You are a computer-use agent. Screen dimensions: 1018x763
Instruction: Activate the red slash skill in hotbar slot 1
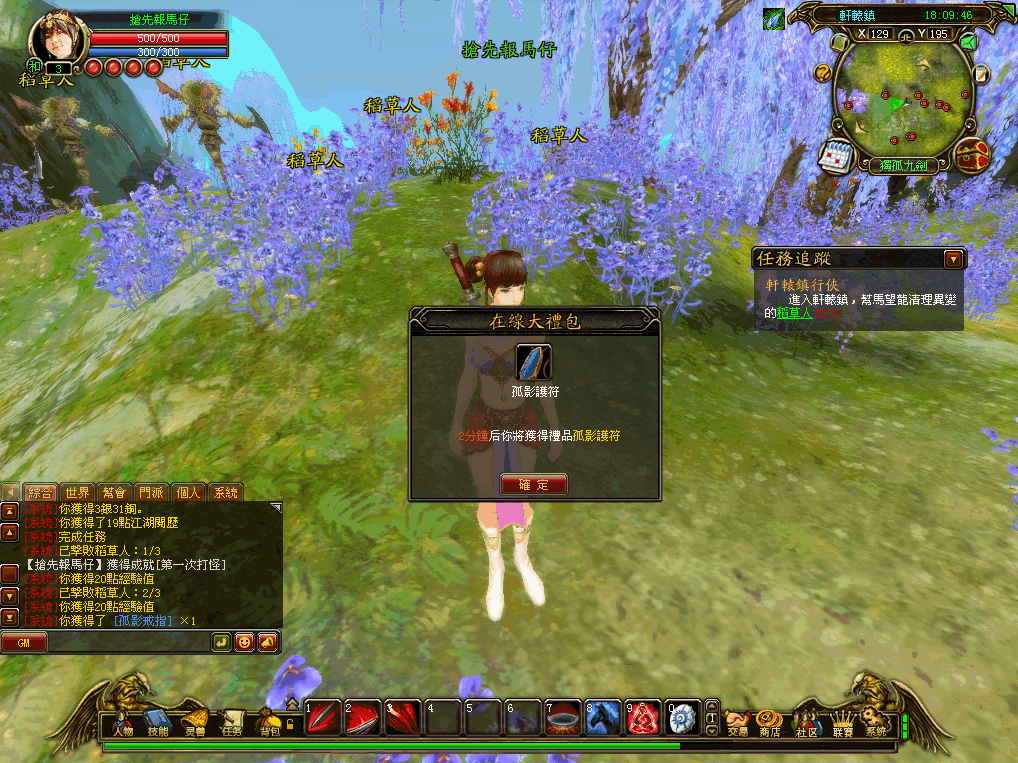click(320, 717)
